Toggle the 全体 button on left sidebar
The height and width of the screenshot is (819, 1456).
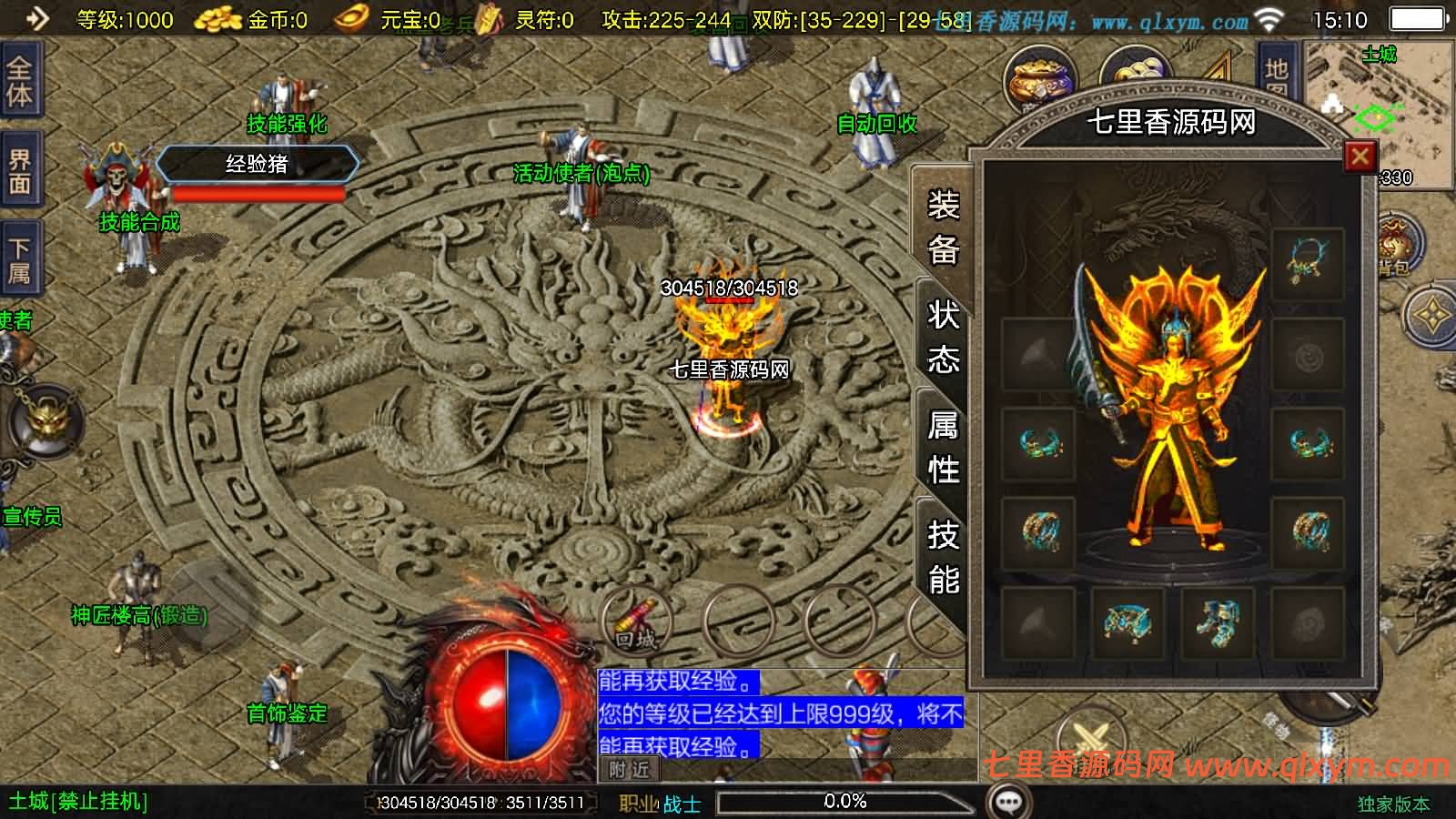coord(20,82)
